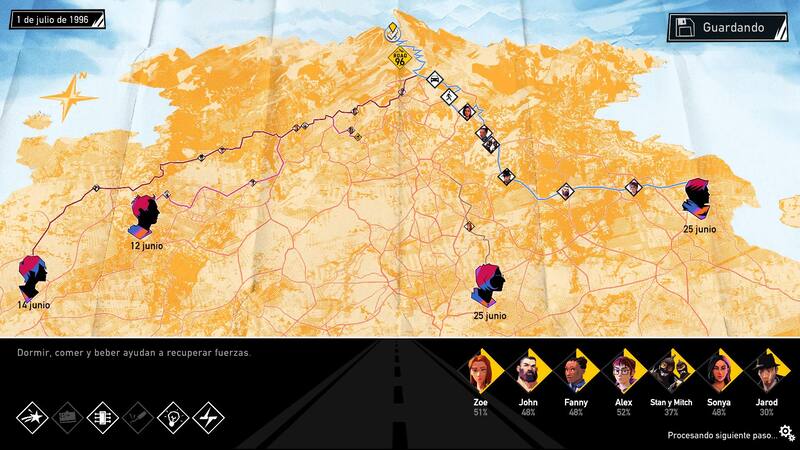Click the walking pedestrian route marker
The image size is (800, 450).
pos(451,96)
